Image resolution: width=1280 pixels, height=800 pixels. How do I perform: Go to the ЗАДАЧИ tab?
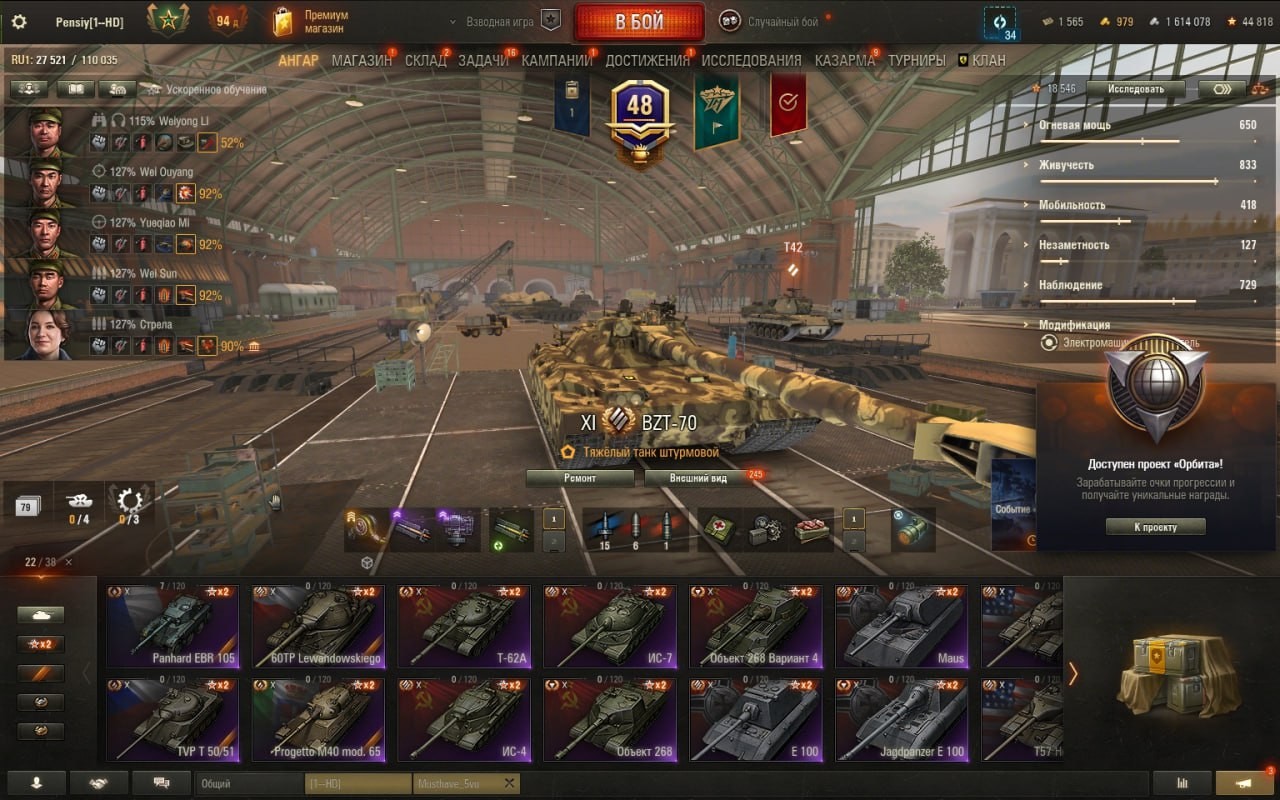pos(483,60)
